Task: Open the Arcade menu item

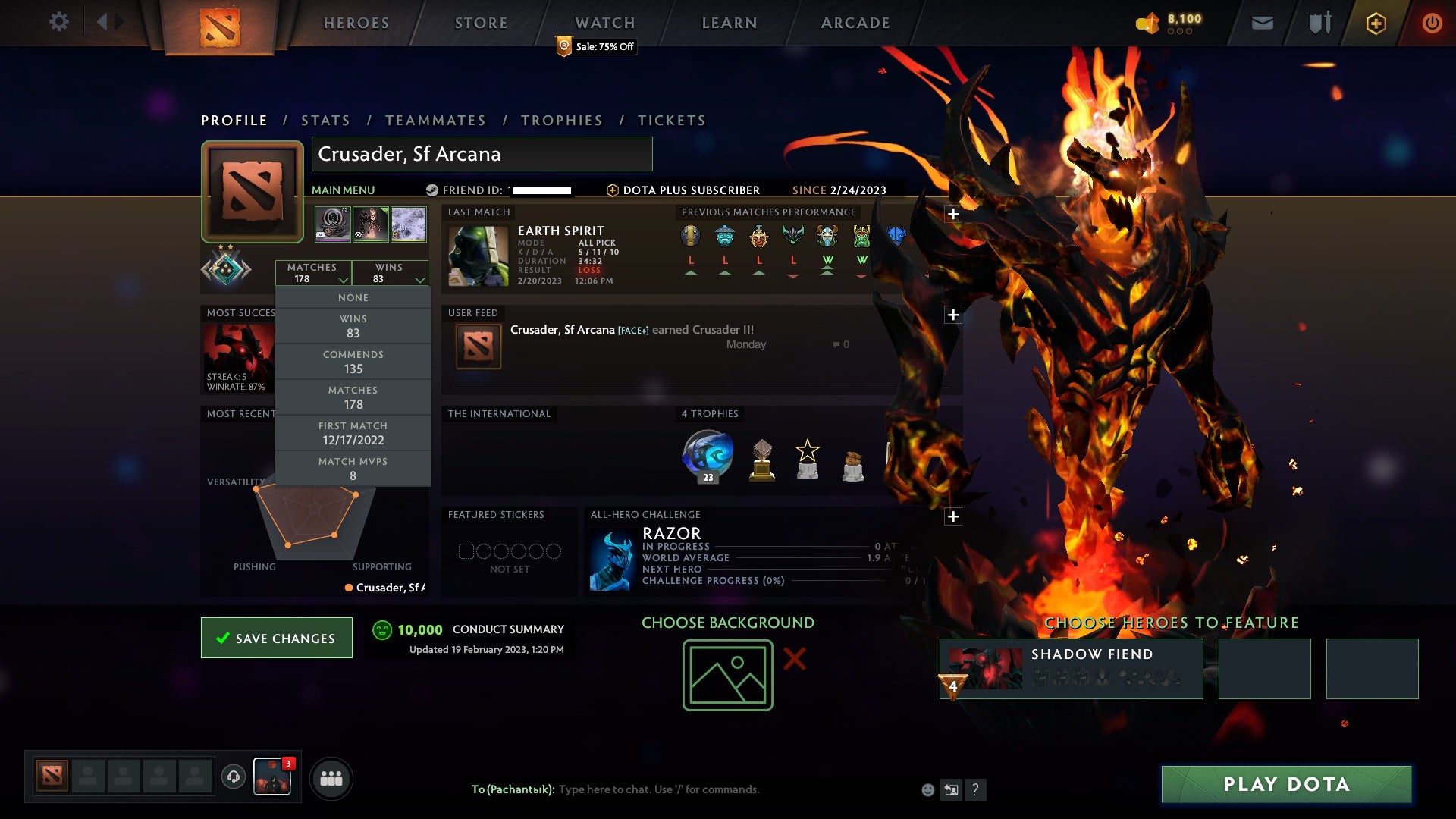Action: pyautogui.click(x=854, y=22)
